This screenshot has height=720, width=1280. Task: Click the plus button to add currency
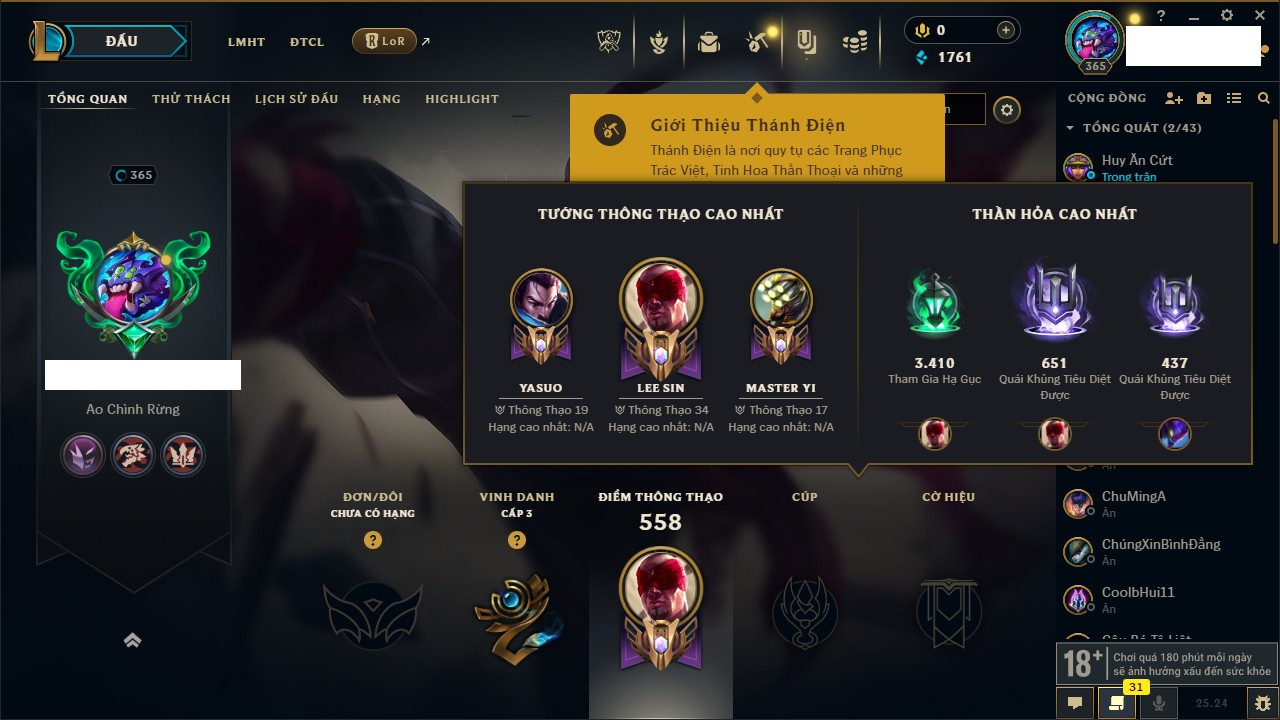(x=1006, y=30)
